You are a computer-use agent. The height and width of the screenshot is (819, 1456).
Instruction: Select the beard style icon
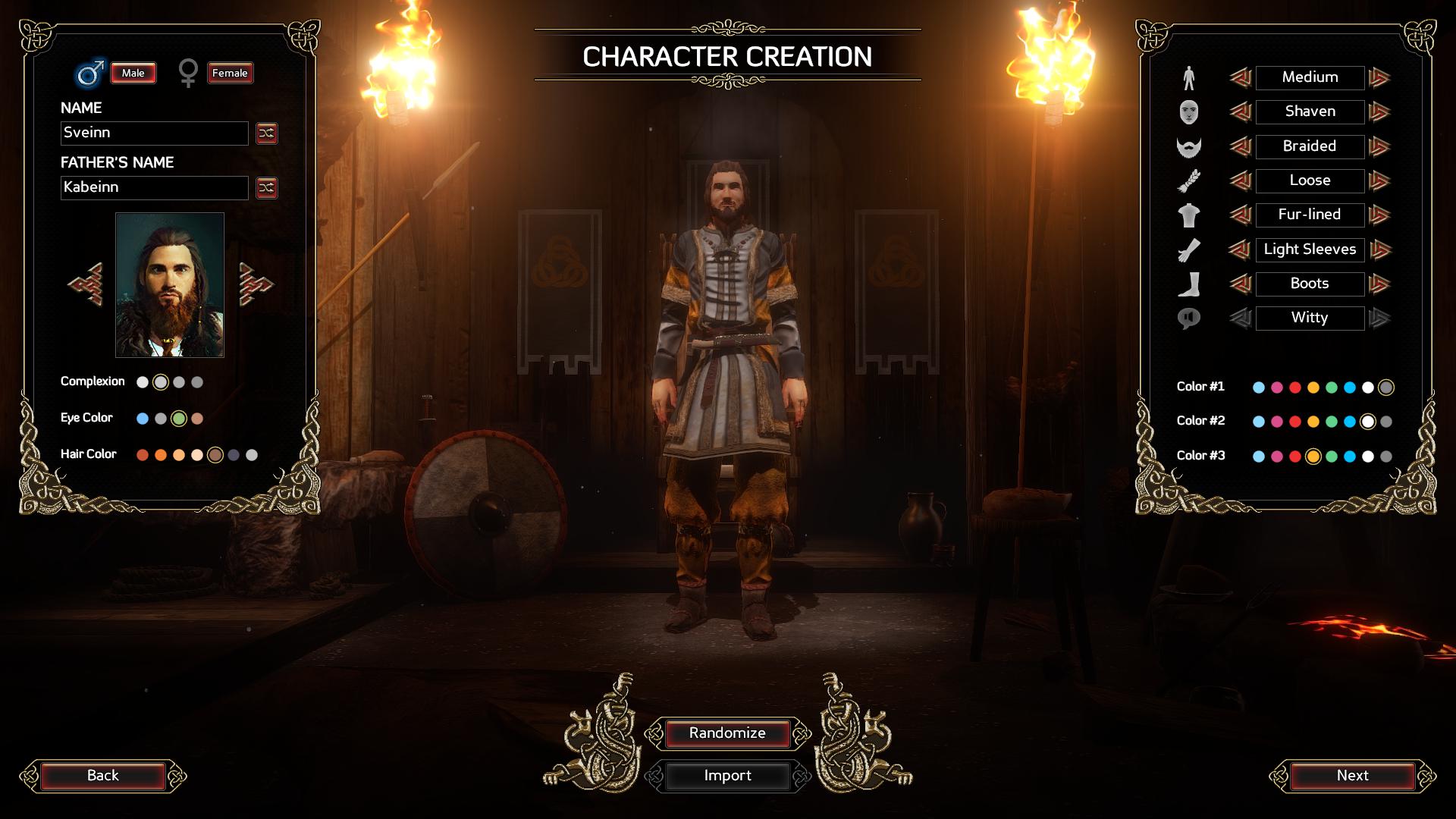coord(1189,146)
